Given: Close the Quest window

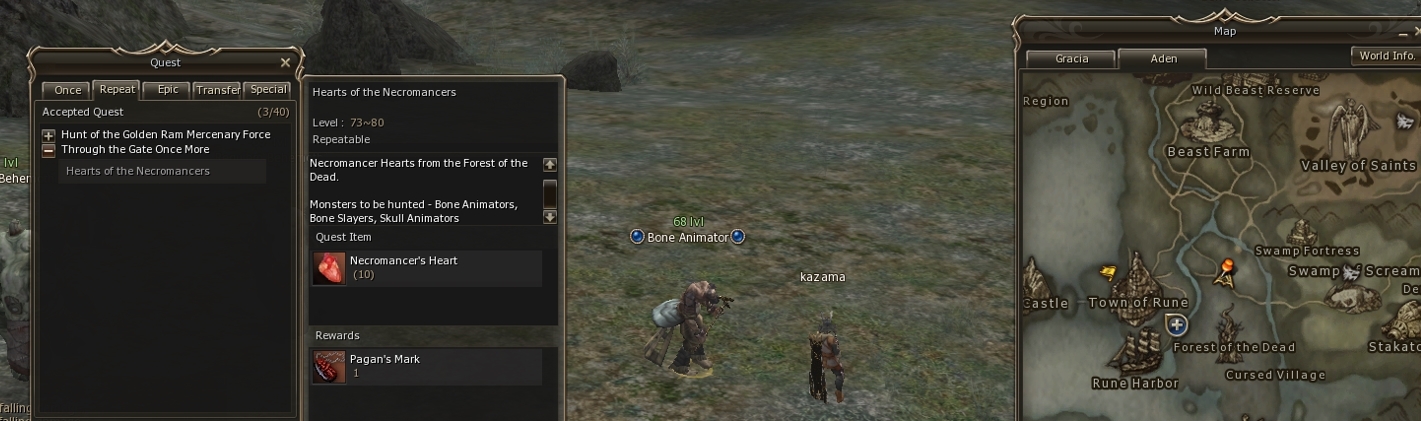Looking at the screenshot, I should pos(285,62).
